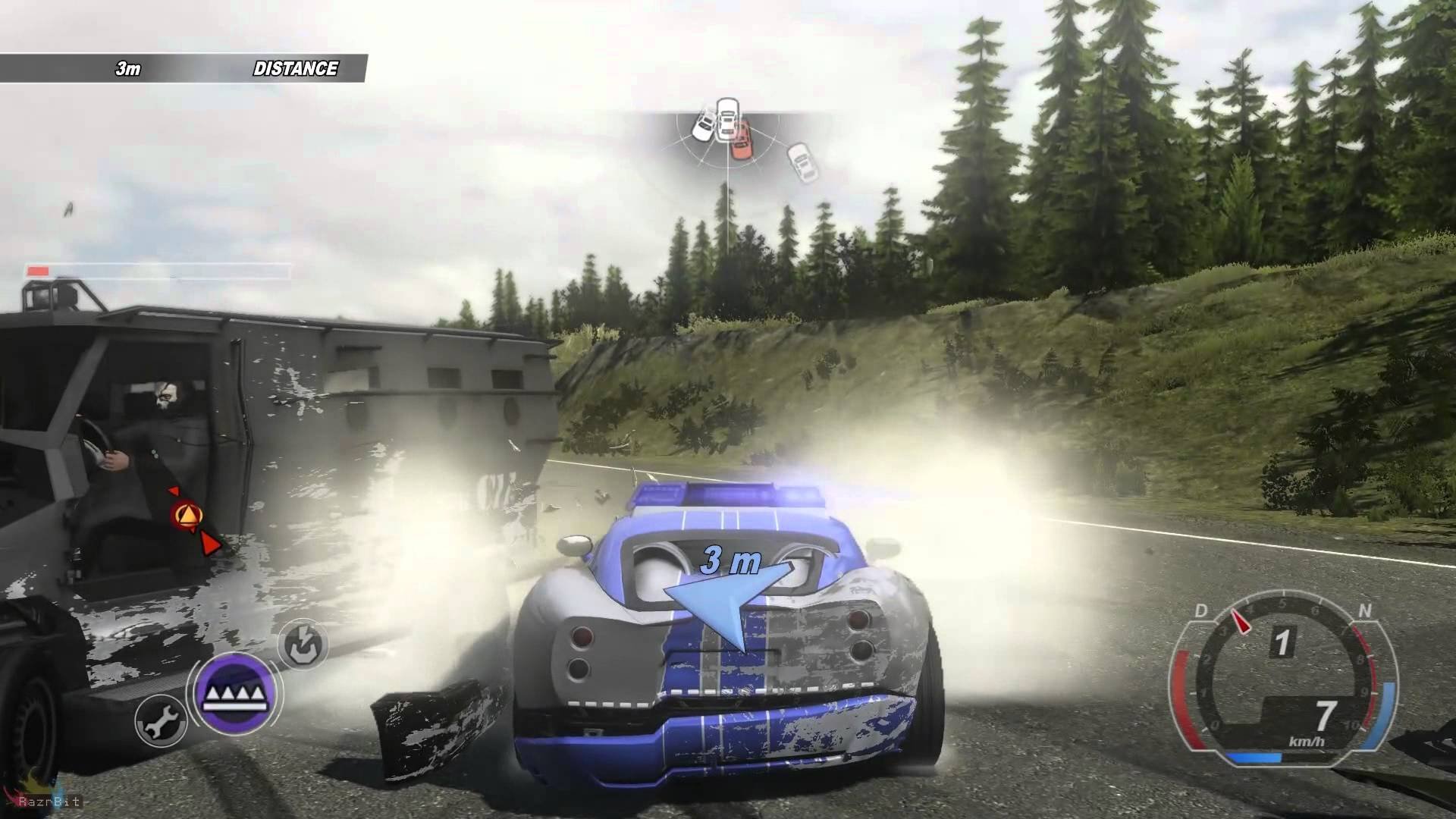Activate the spike strip ability

click(234, 692)
